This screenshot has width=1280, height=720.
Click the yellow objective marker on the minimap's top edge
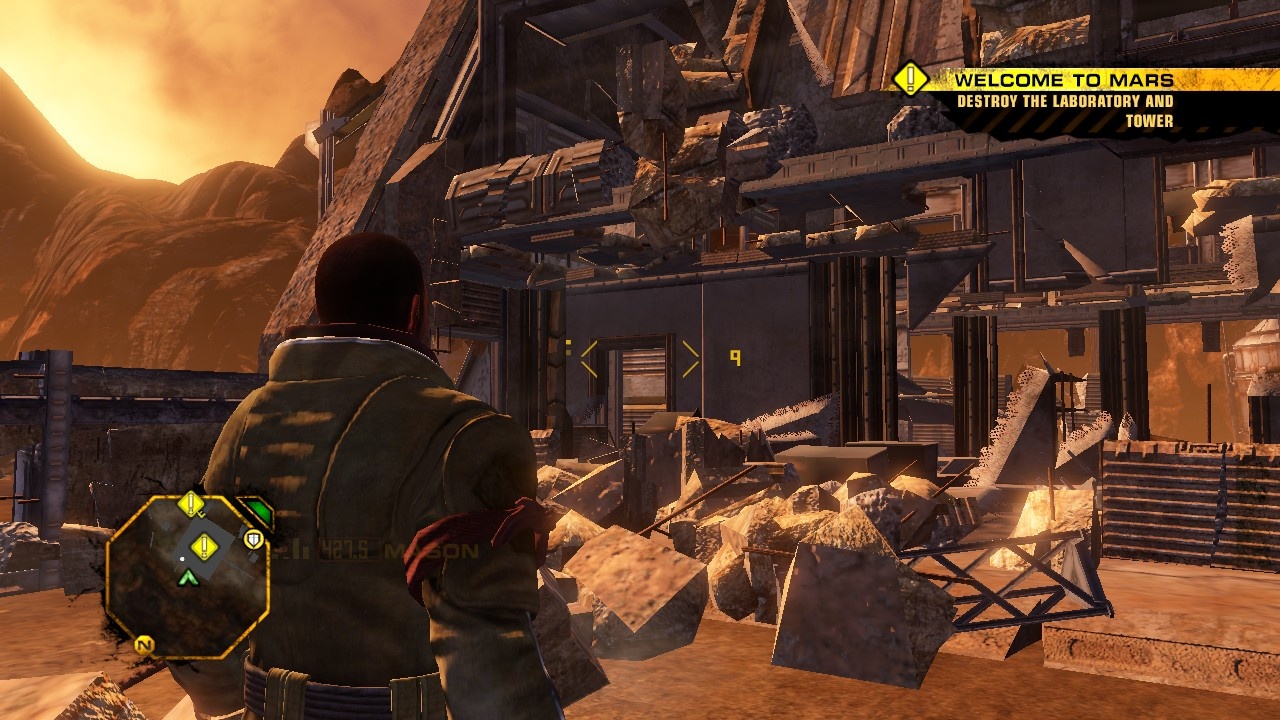(191, 504)
